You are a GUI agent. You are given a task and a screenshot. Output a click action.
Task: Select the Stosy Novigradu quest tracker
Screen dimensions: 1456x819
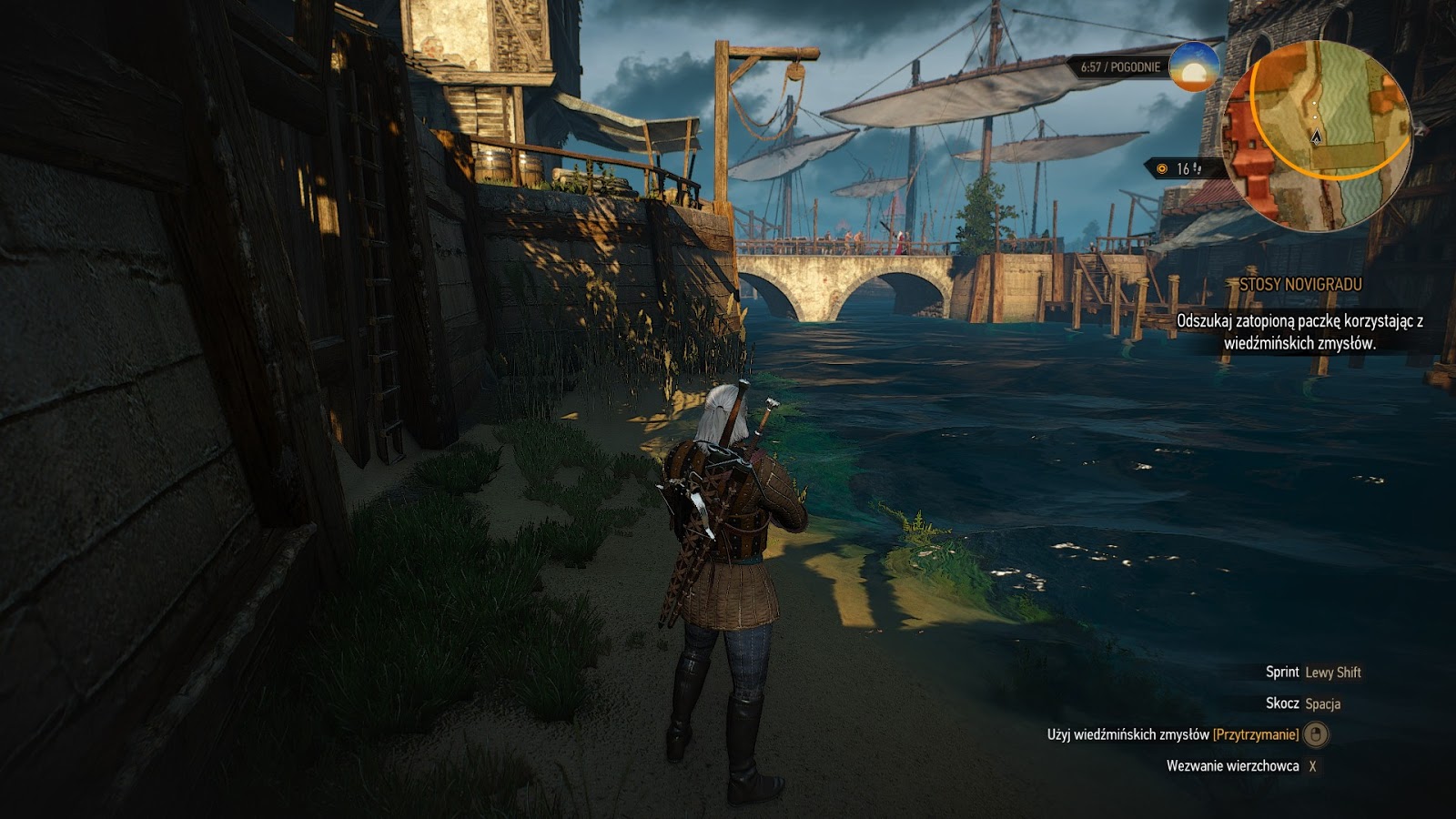[1300, 285]
